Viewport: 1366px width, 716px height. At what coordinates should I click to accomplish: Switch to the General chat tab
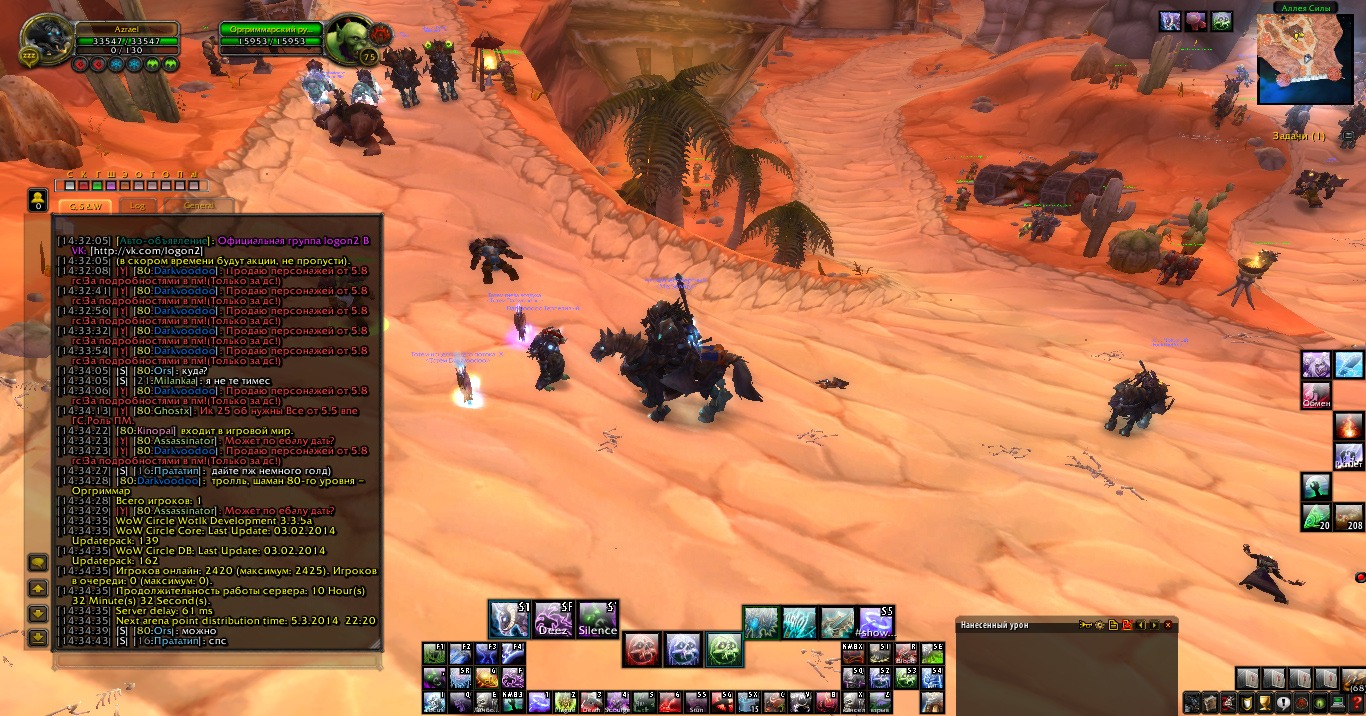coord(198,205)
